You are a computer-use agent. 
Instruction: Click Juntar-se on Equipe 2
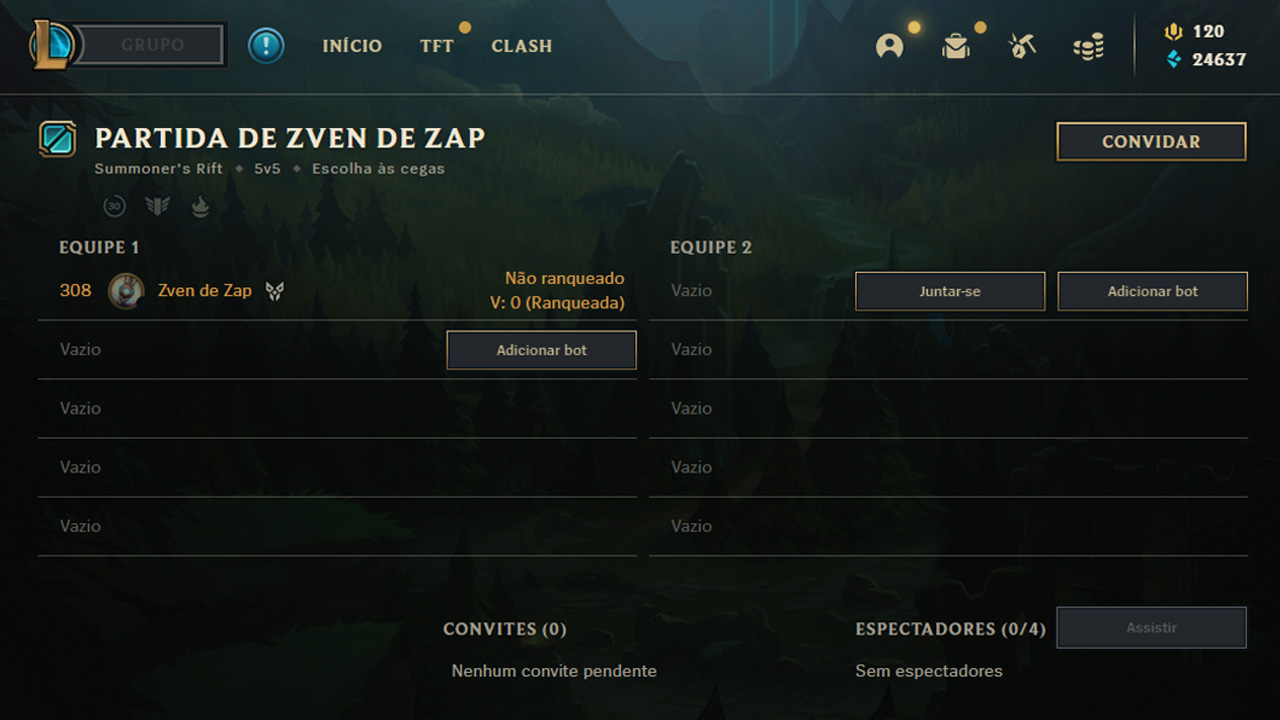click(949, 291)
